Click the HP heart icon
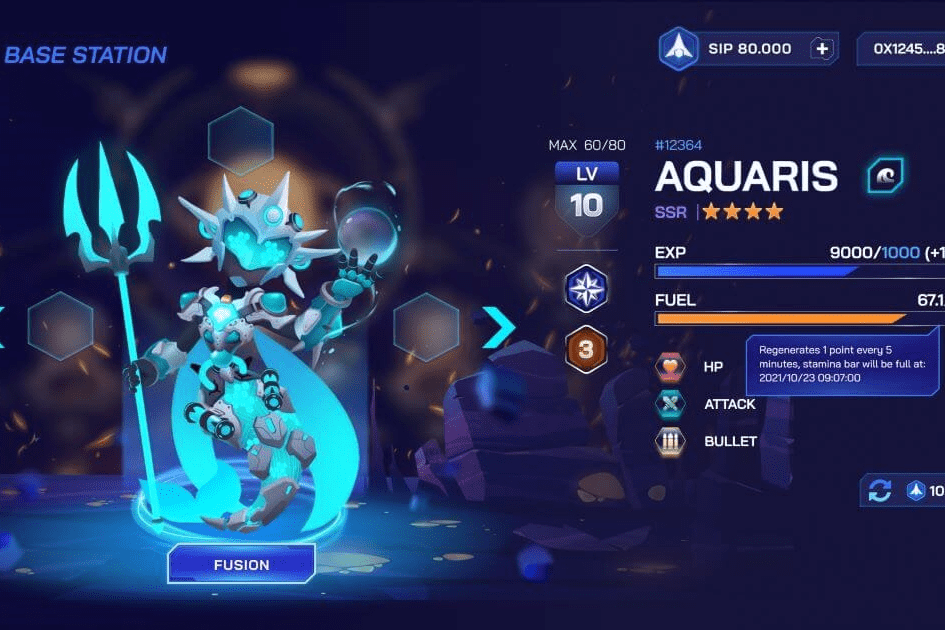The width and height of the screenshot is (945, 630). [670, 367]
